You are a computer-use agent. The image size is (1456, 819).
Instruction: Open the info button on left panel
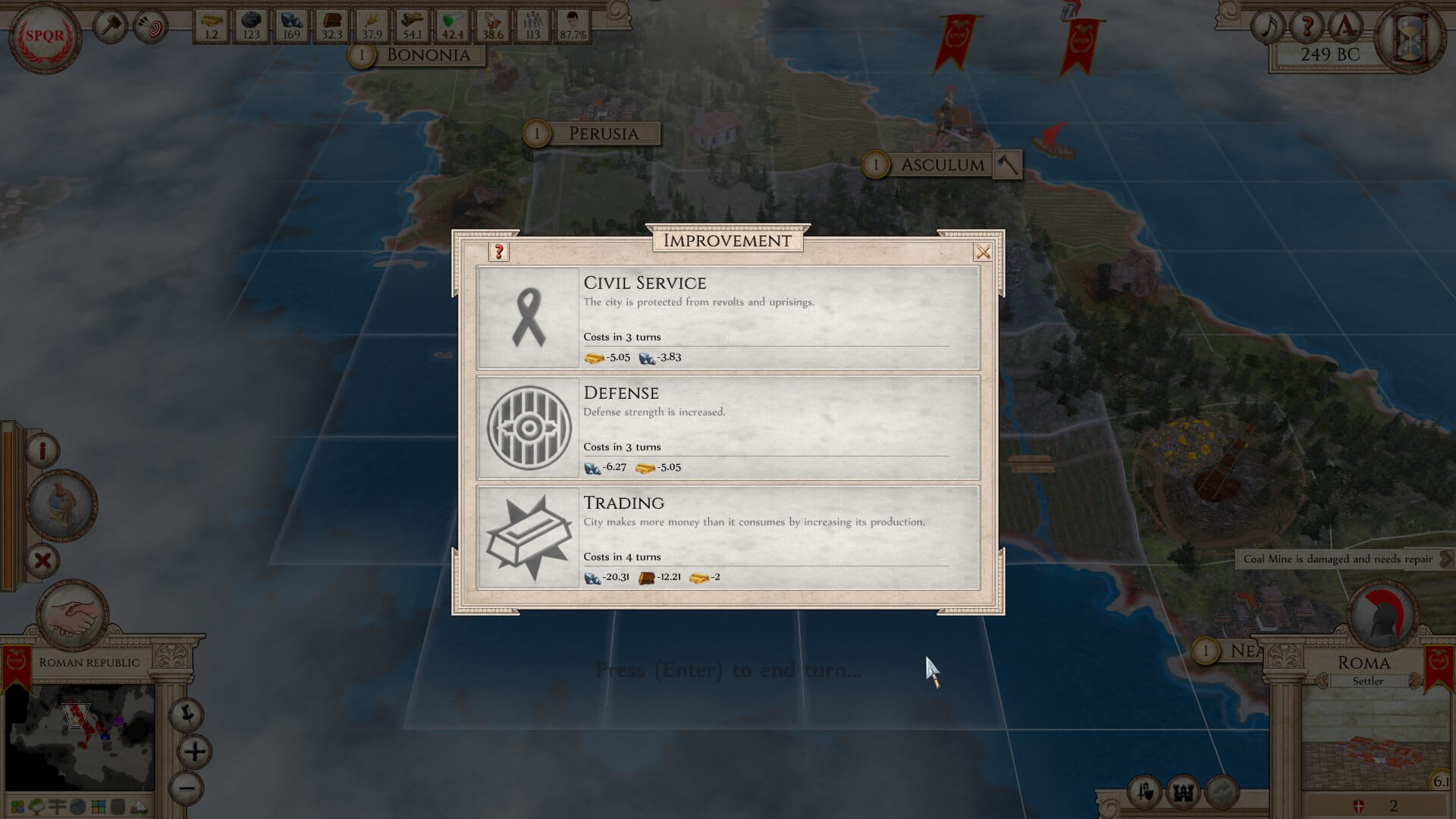[x=42, y=450]
